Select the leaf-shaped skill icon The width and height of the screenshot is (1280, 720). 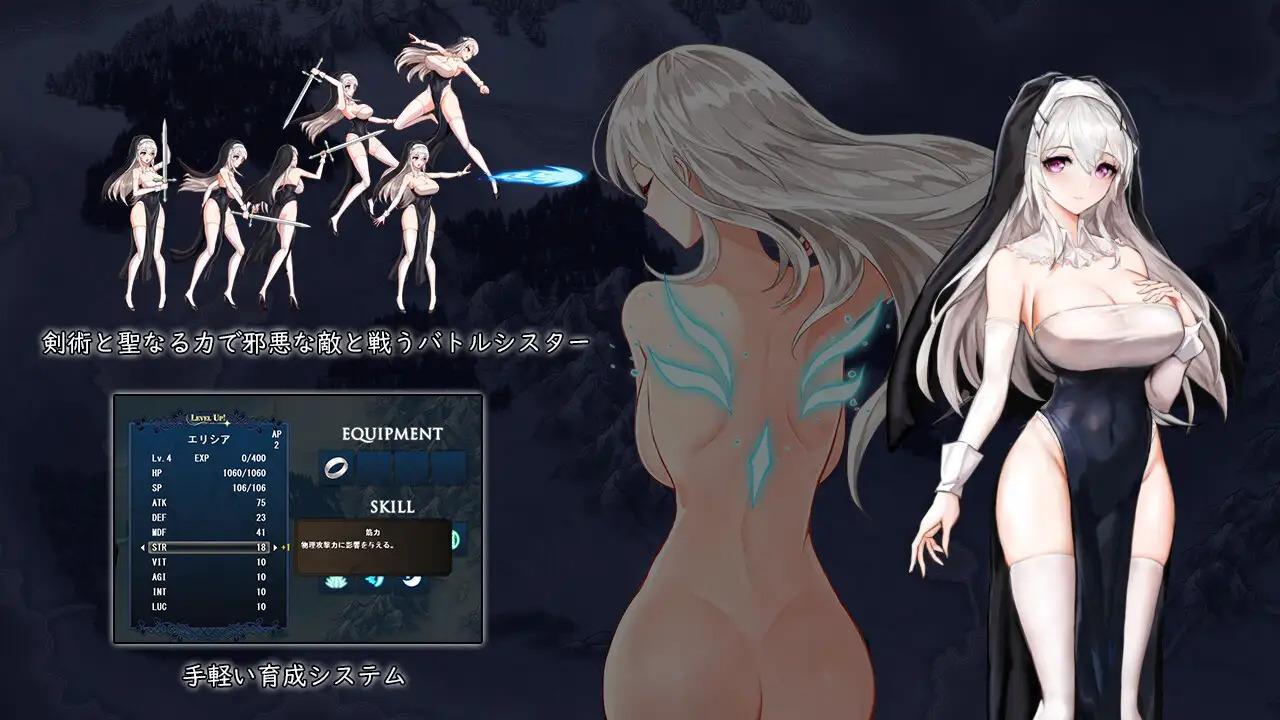click(x=334, y=581)
